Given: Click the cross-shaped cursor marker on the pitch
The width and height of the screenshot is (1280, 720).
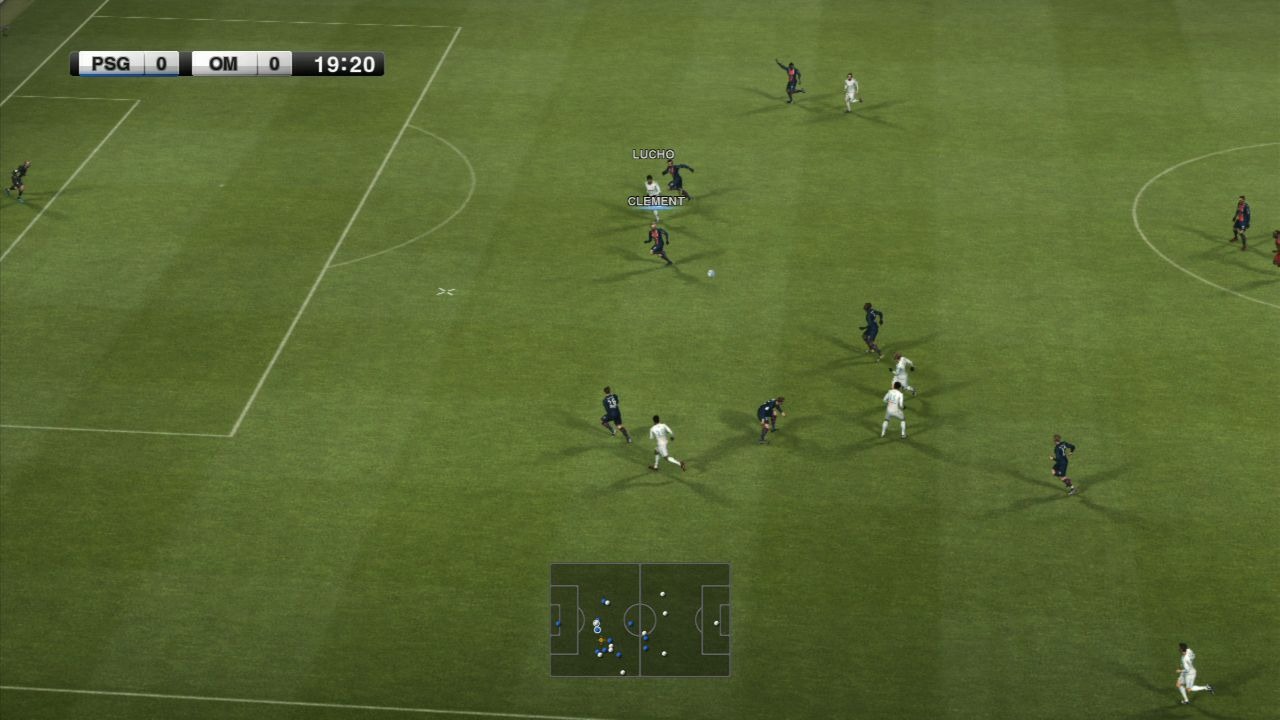Looking at the screenshot, I should pos(444,290).
